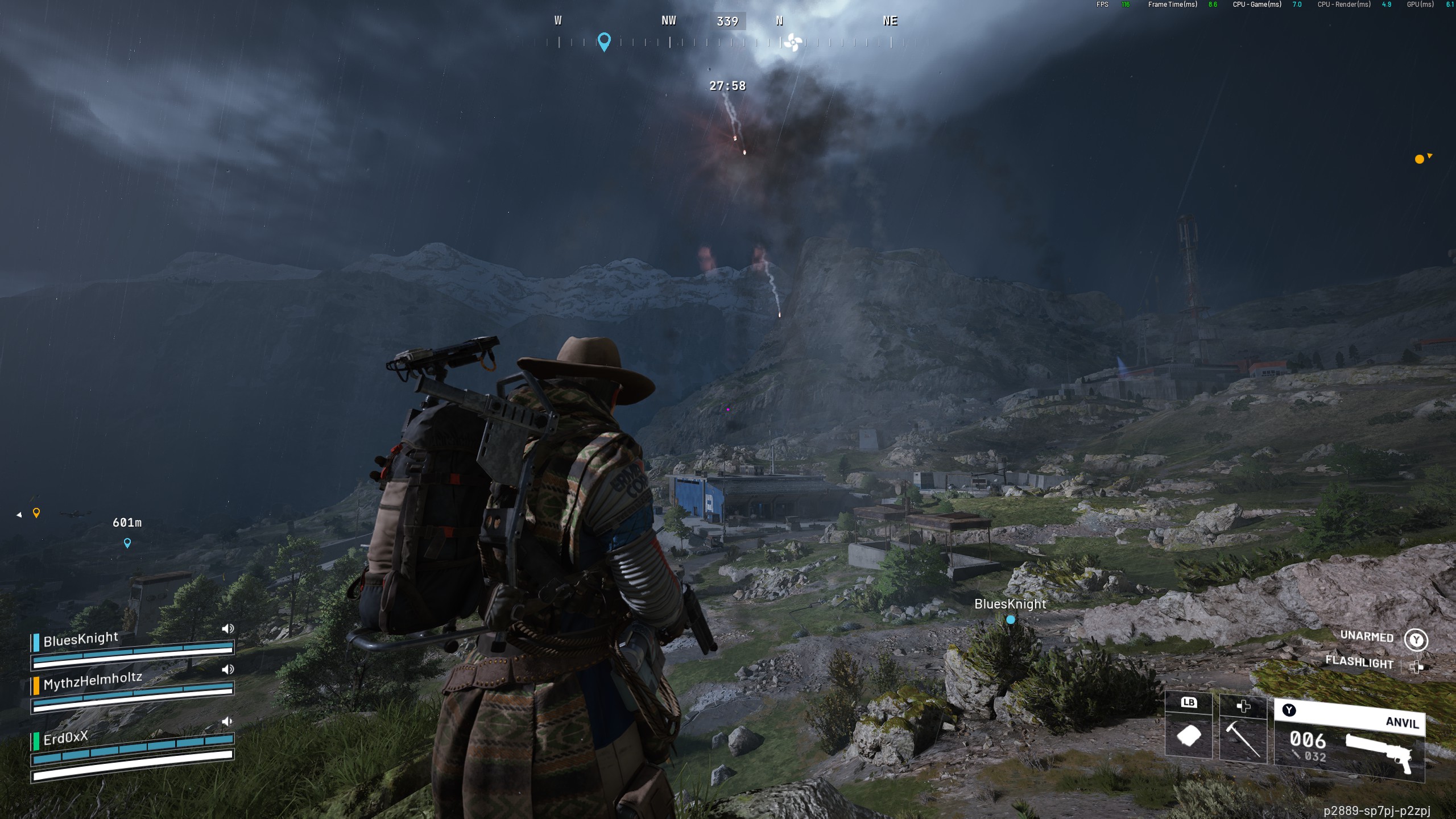This screenshot has width=1456, height=819.
Task: Select the white pouch item slot
Action: (1189, 735)
